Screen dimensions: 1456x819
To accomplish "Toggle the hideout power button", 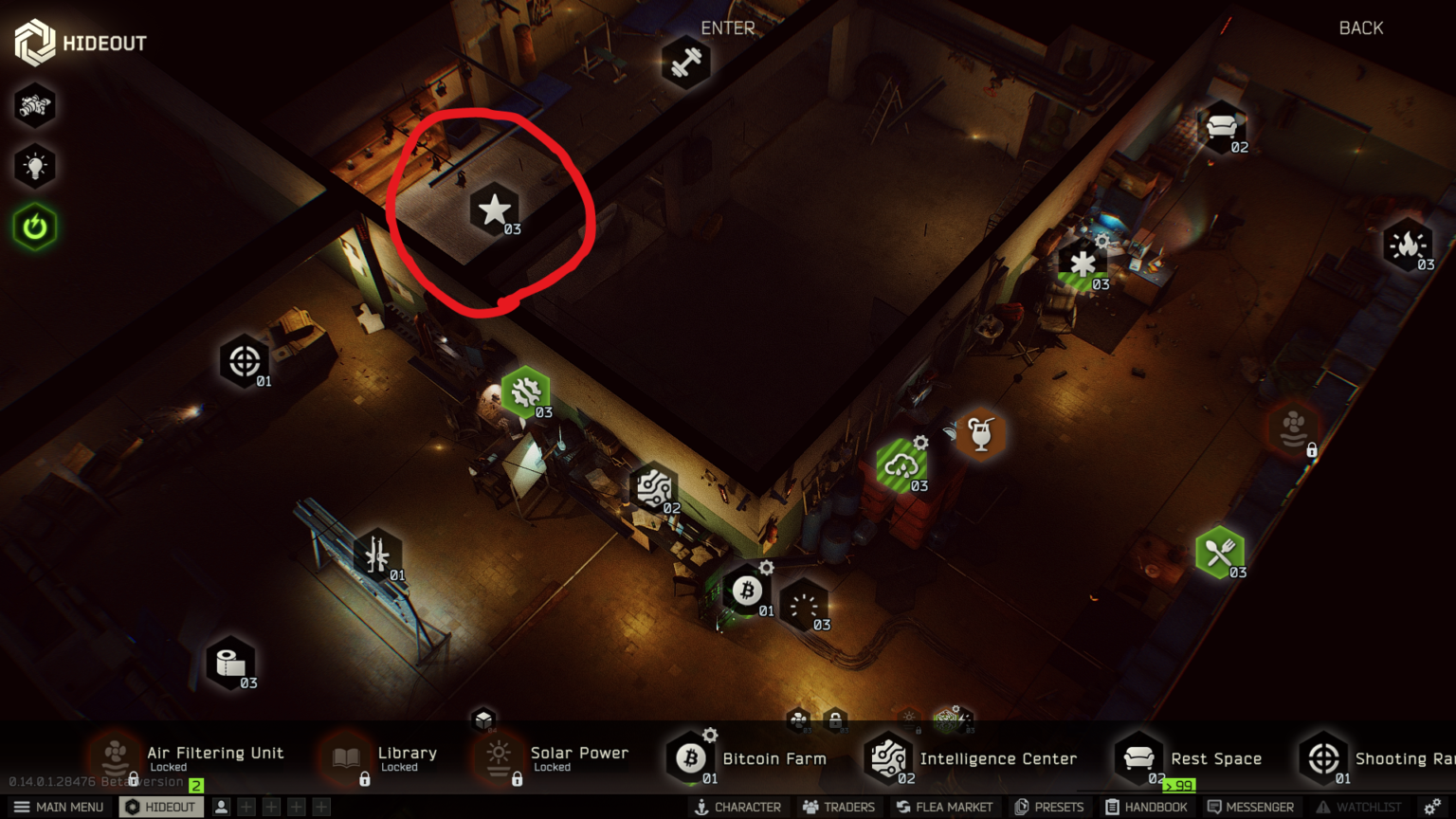I will (35, 227).
